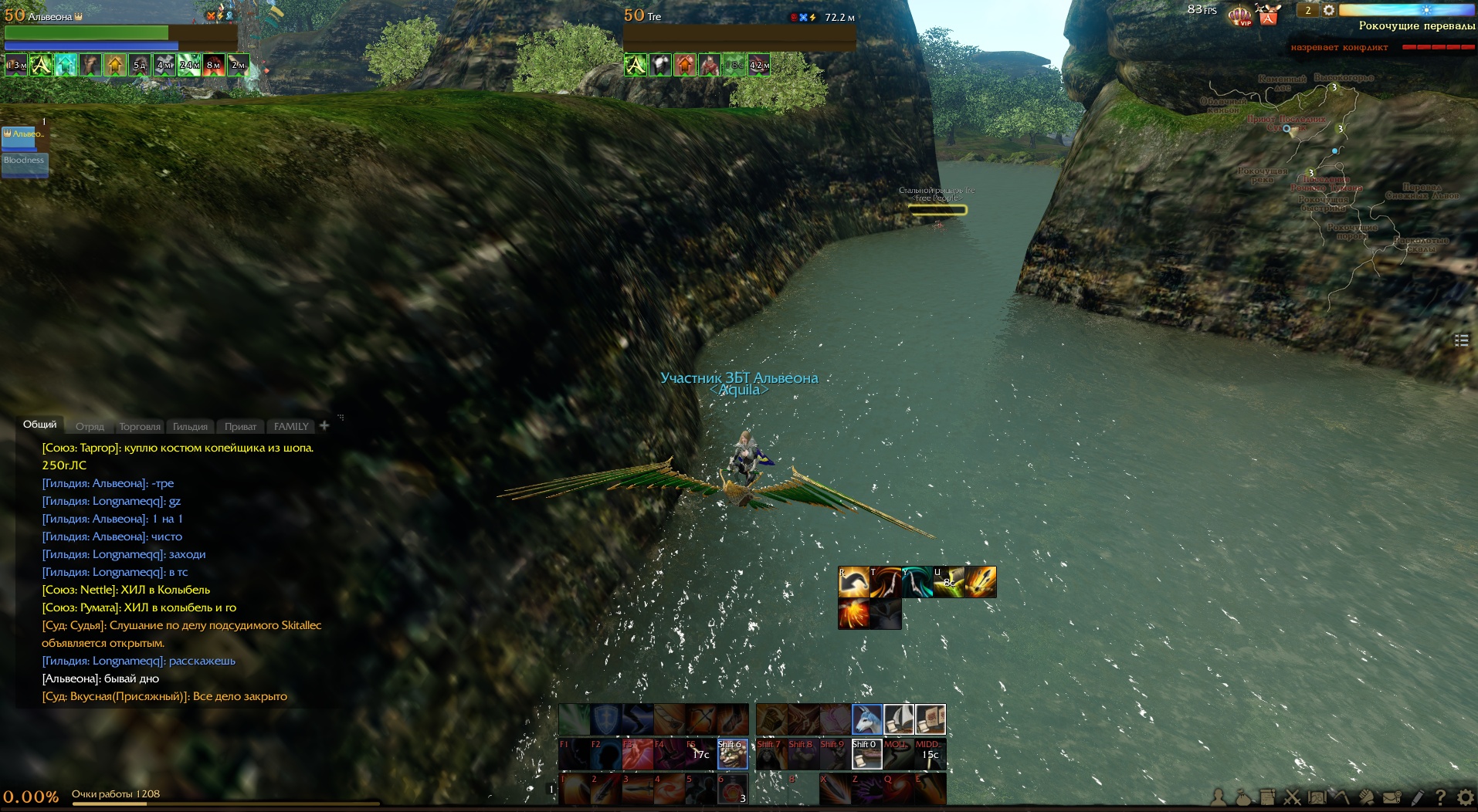This screenshot has width=1478, height=812.
Task: Open the red in-game shop bag icon
Action: point(1268,15)
